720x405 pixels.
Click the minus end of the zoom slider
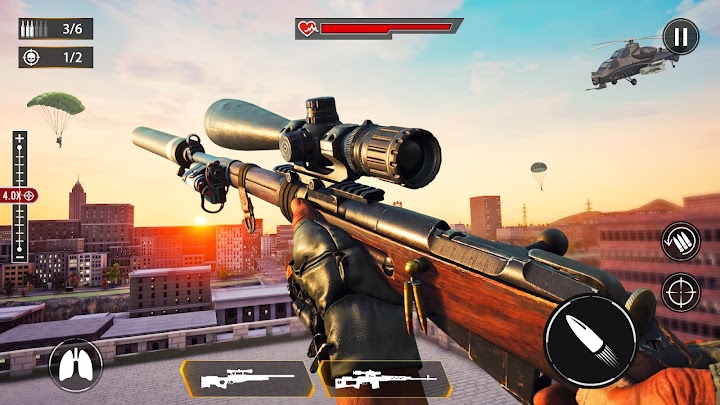click(x=19, y=256)
